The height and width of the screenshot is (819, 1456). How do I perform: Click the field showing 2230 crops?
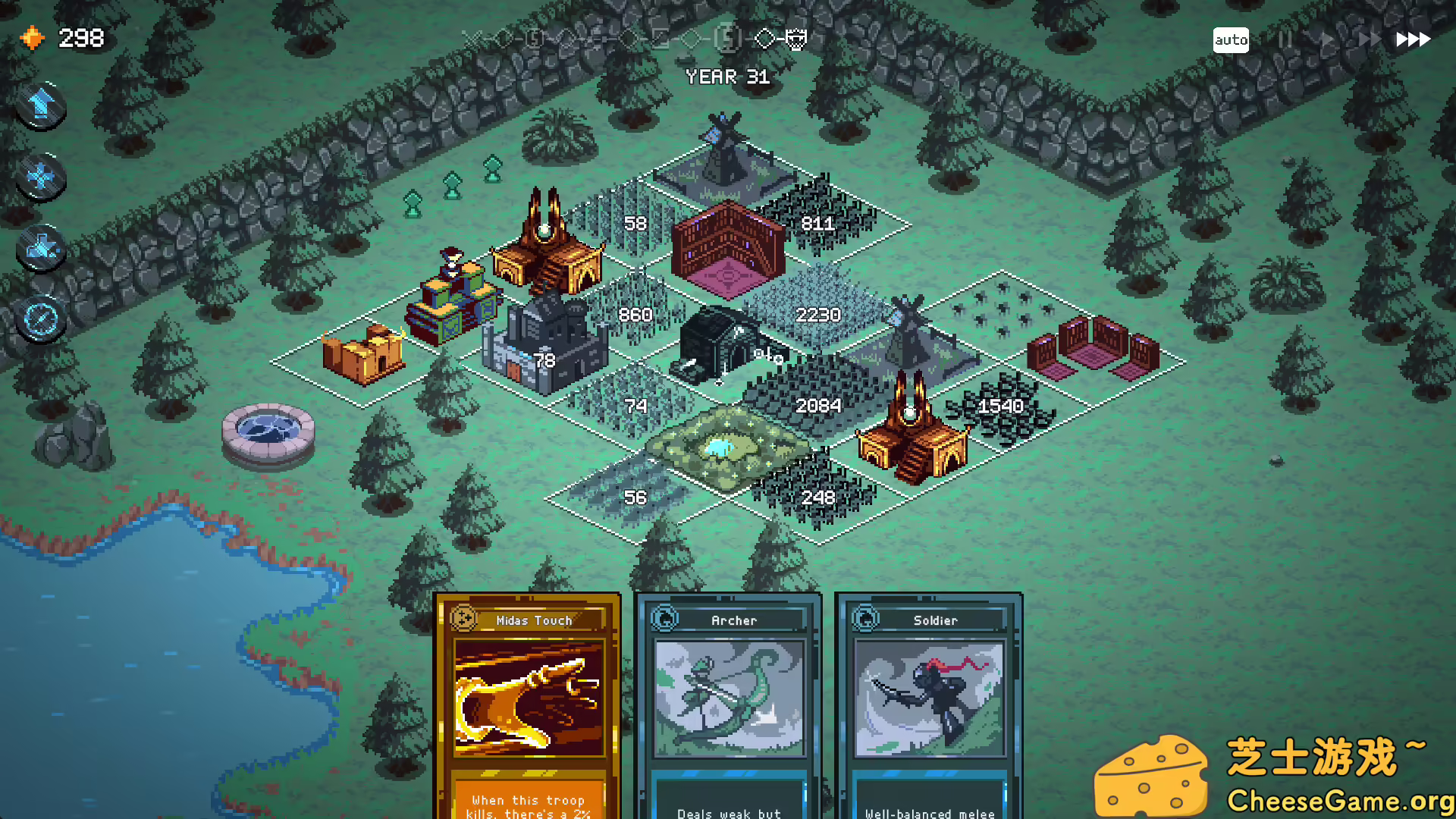[x=819, y=314]
